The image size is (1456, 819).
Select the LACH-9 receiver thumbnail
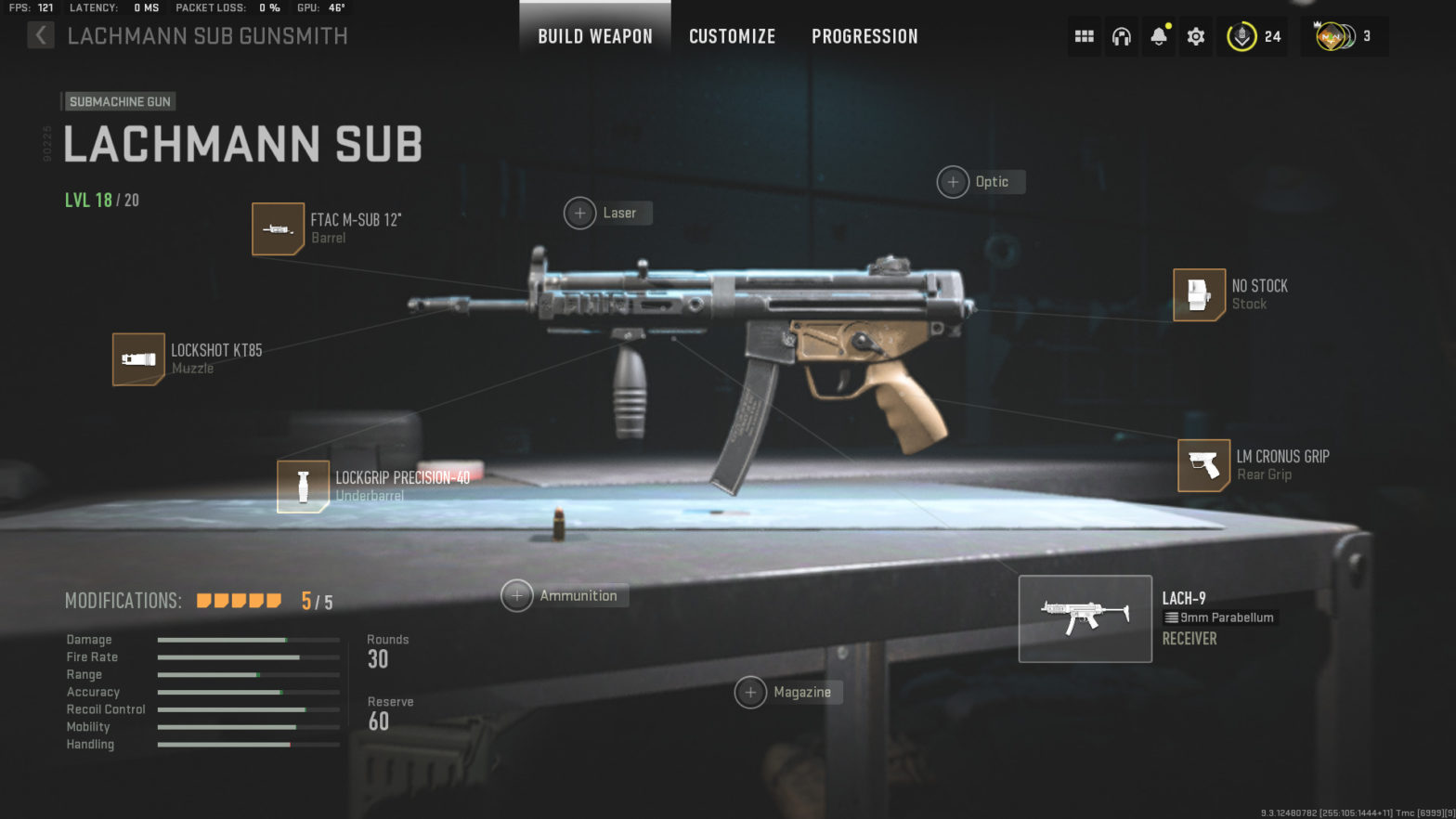[x=1085, y=618]
